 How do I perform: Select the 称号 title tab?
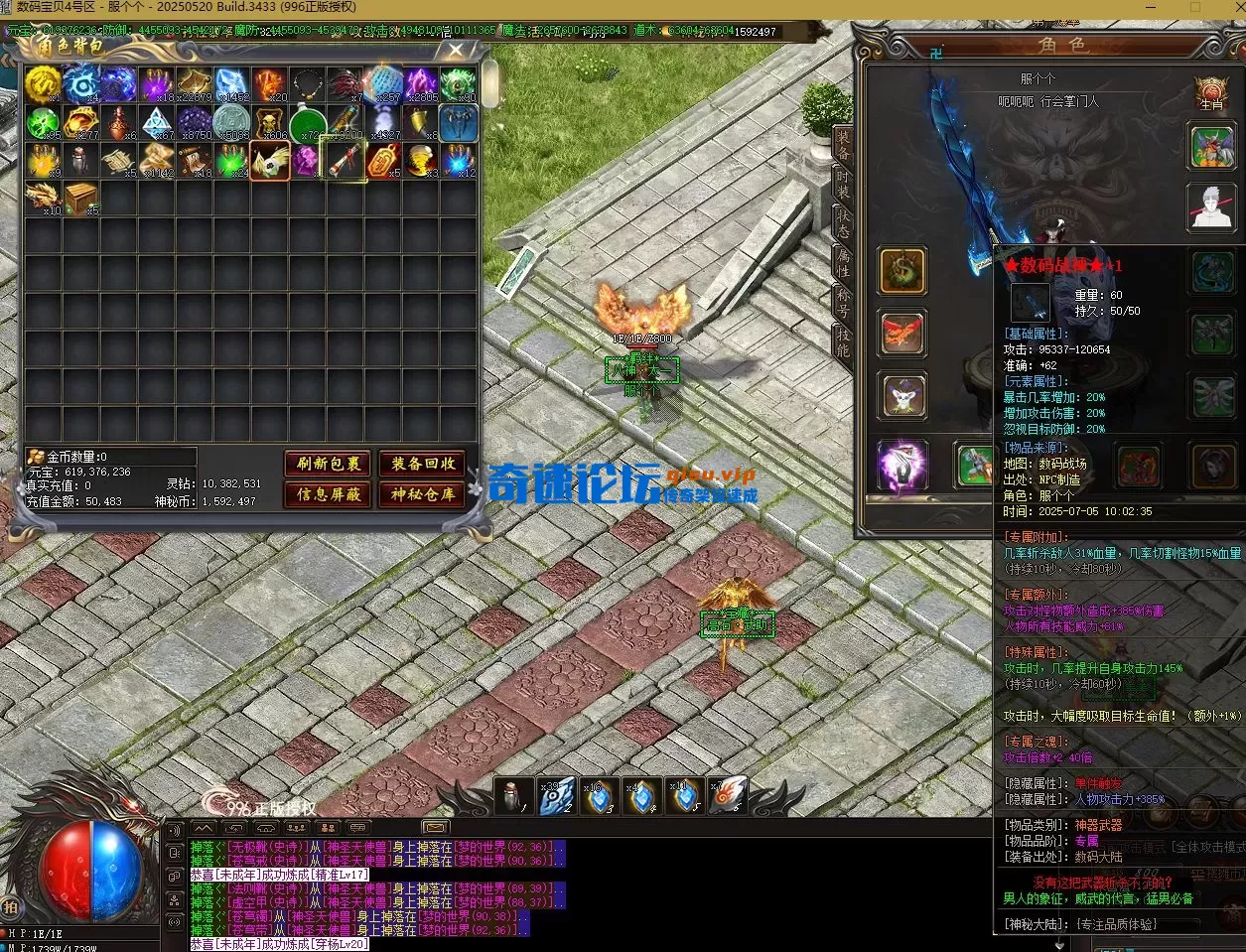842,302
